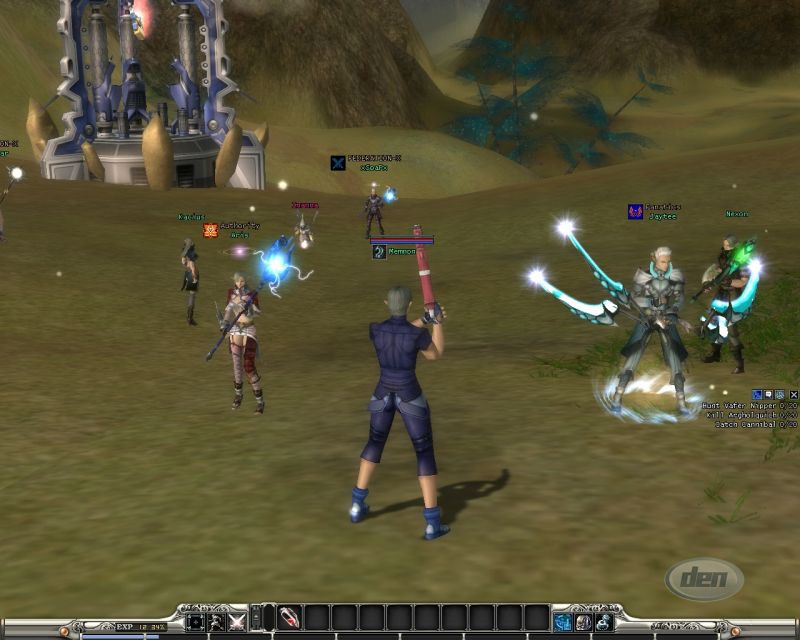800x640 pixels.
Task: Close the quest tracker with the X
Action: coord(794,395)
